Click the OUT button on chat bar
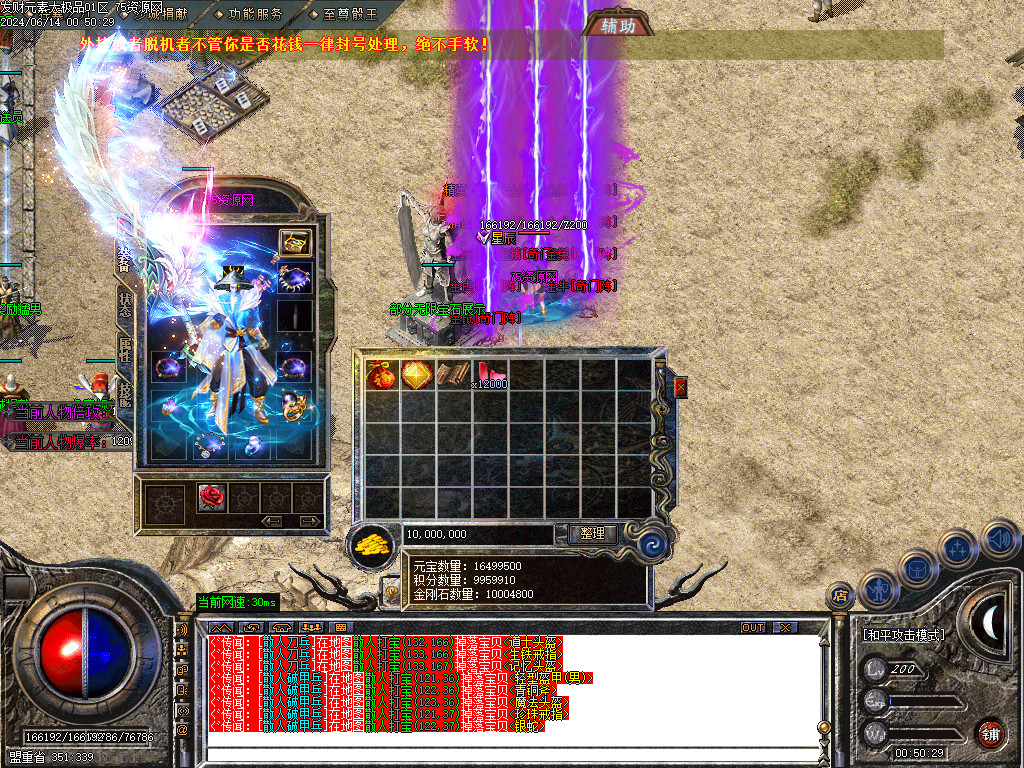Screen dimensions: 1024x768 point(753,627)
